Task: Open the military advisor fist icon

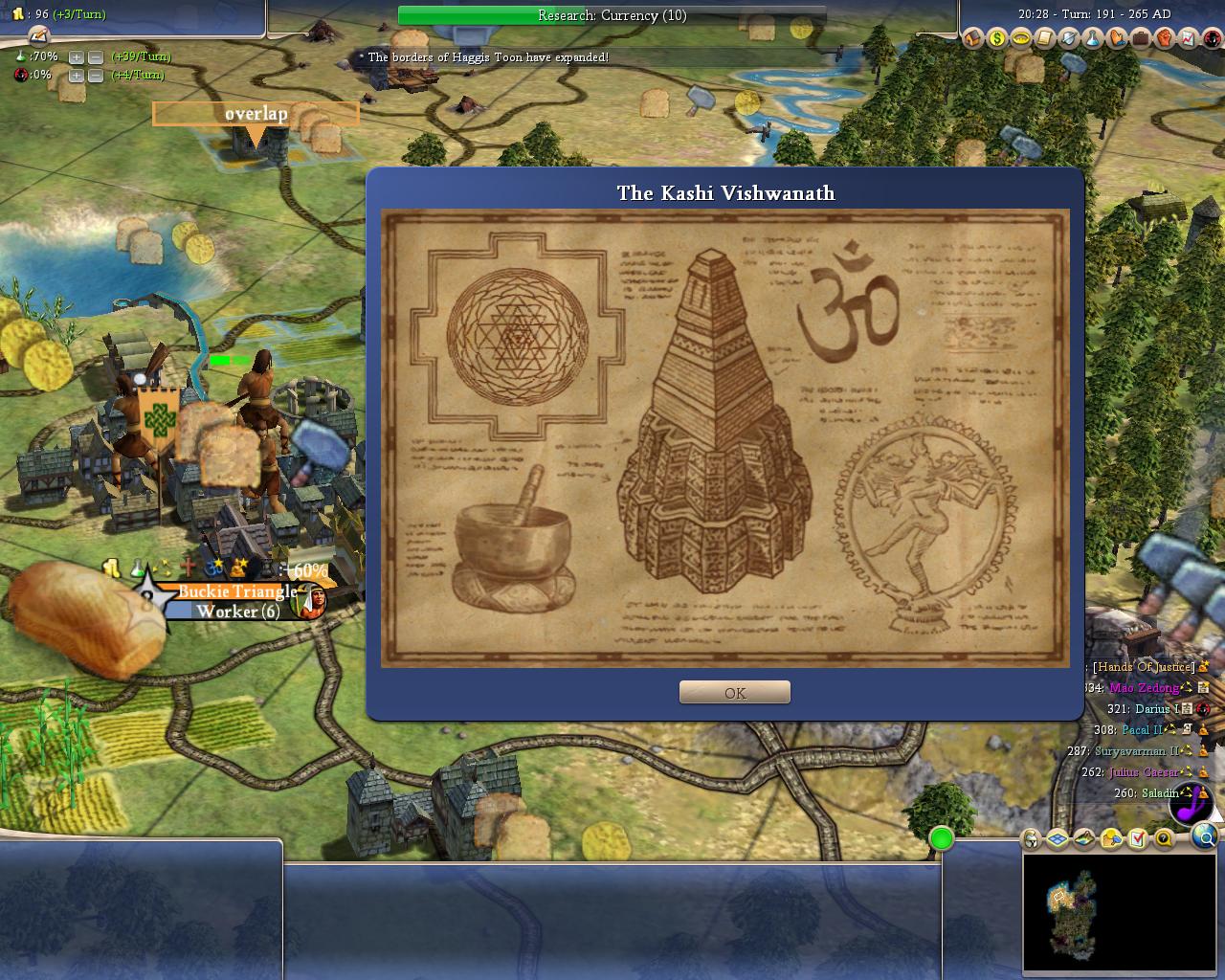Action: click(x=1164, y=39)
